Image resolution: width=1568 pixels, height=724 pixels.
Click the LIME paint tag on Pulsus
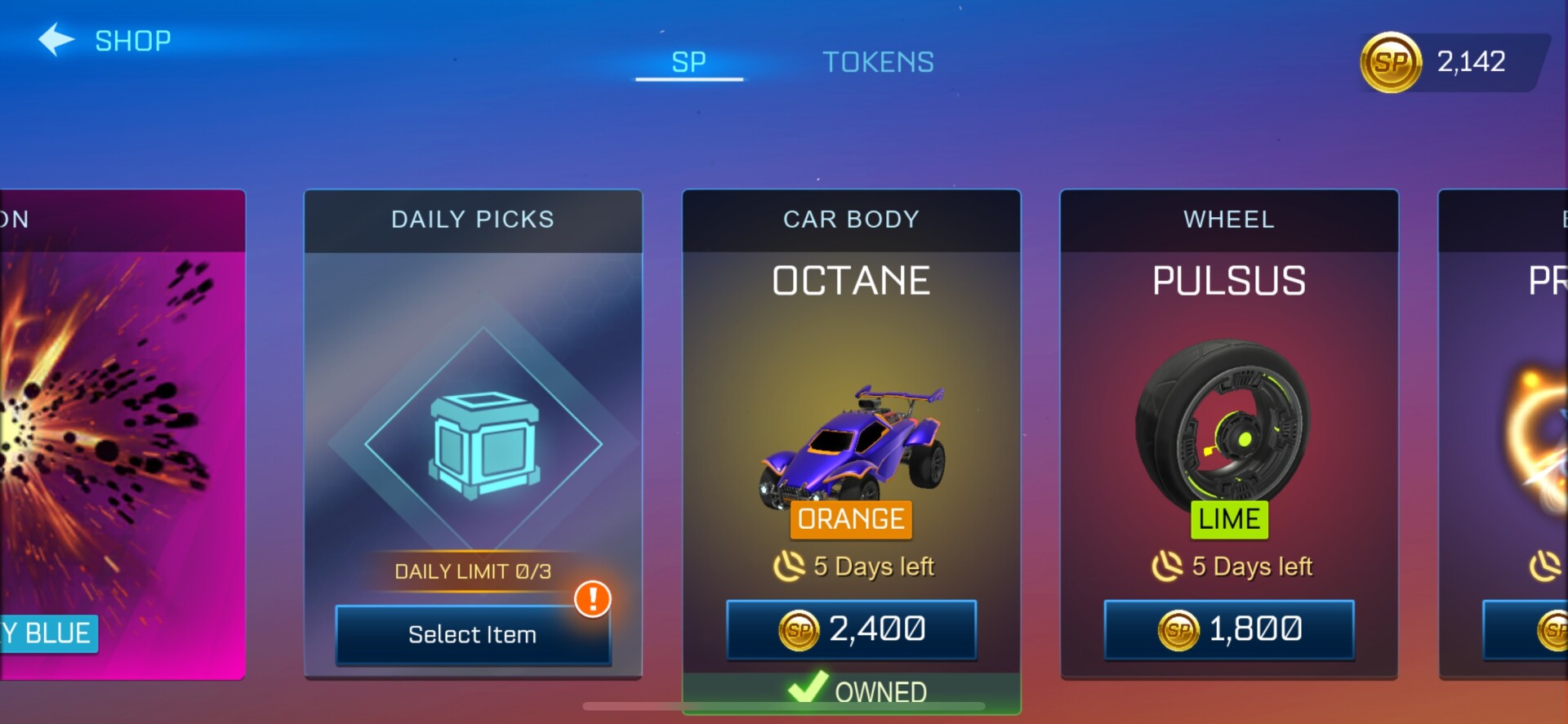[x=1228, y=518]
